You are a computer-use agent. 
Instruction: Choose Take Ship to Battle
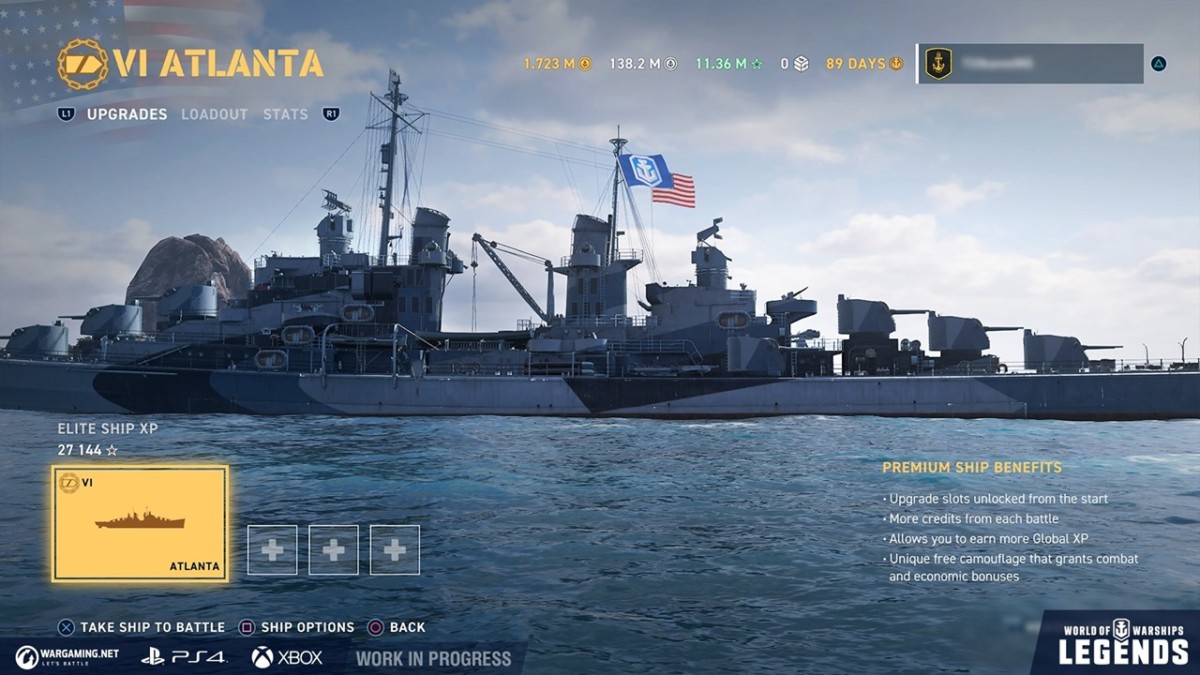pos(142,627)
